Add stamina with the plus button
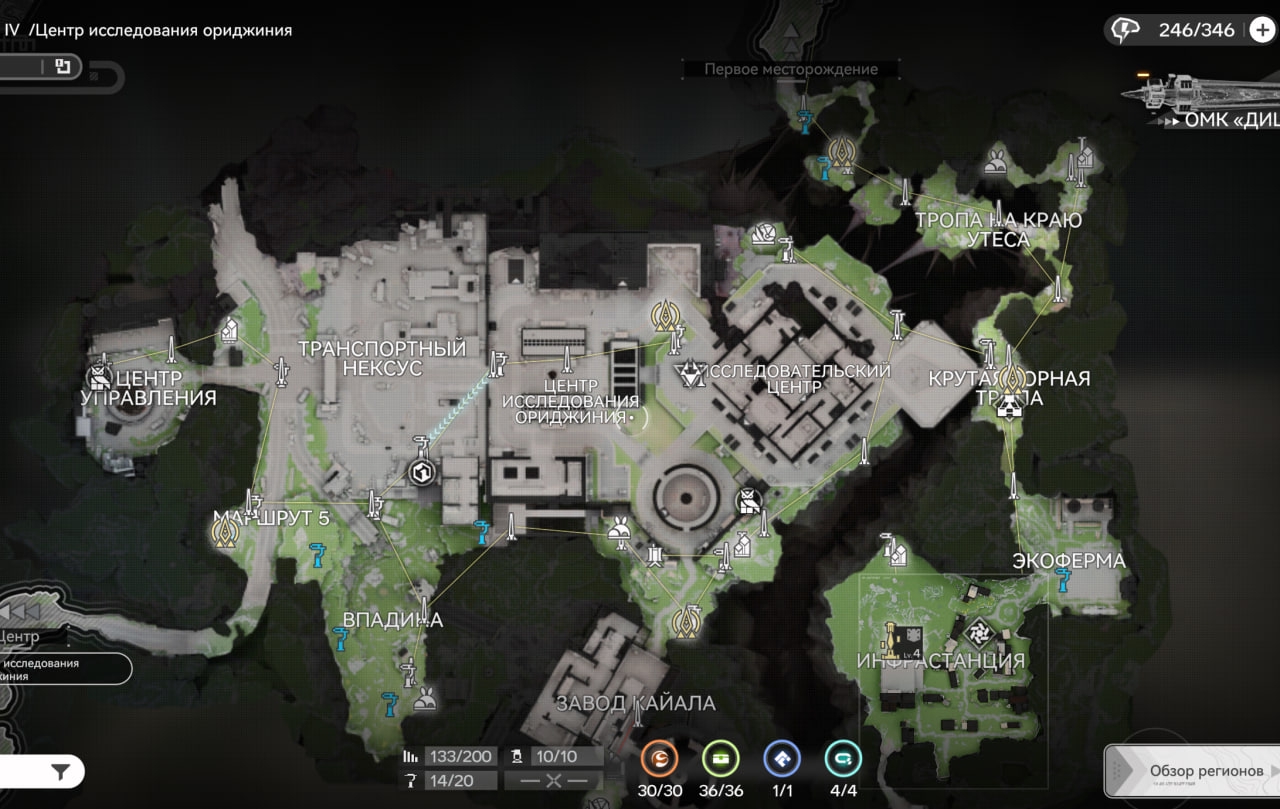 point(1262,30)
